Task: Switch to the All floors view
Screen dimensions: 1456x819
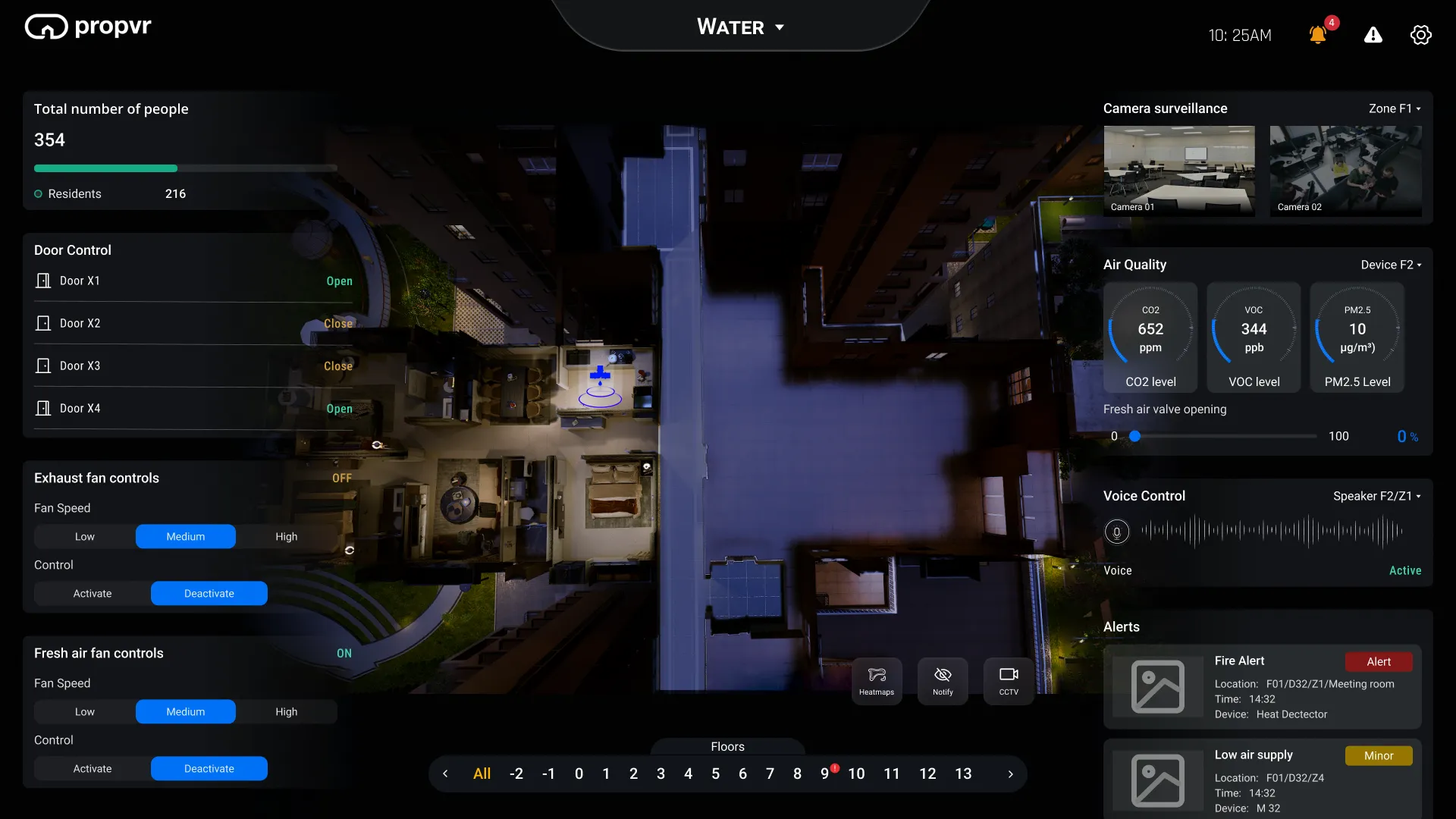Action: 482,773
